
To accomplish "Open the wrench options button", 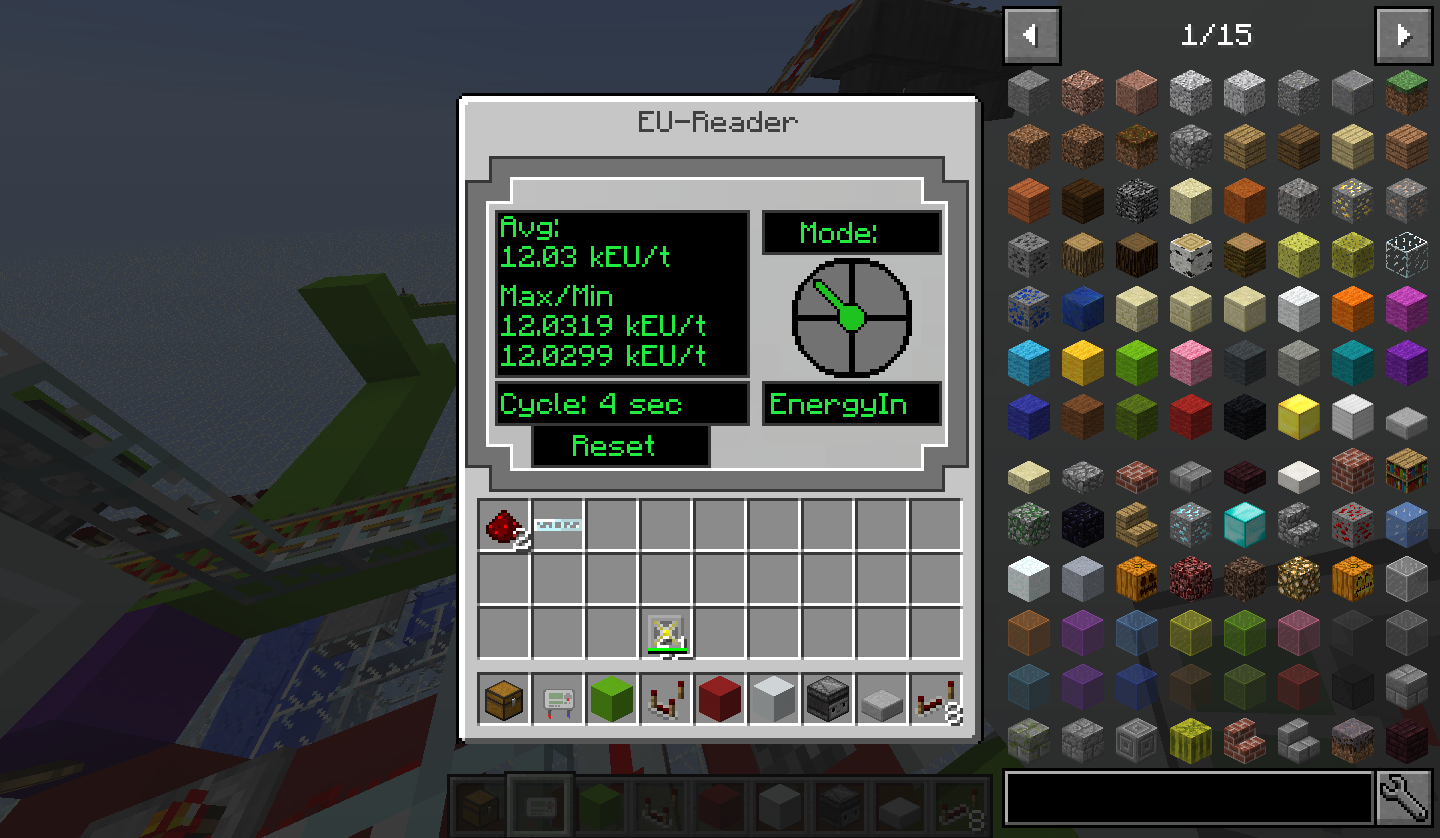I will (x=1402, y=797).
